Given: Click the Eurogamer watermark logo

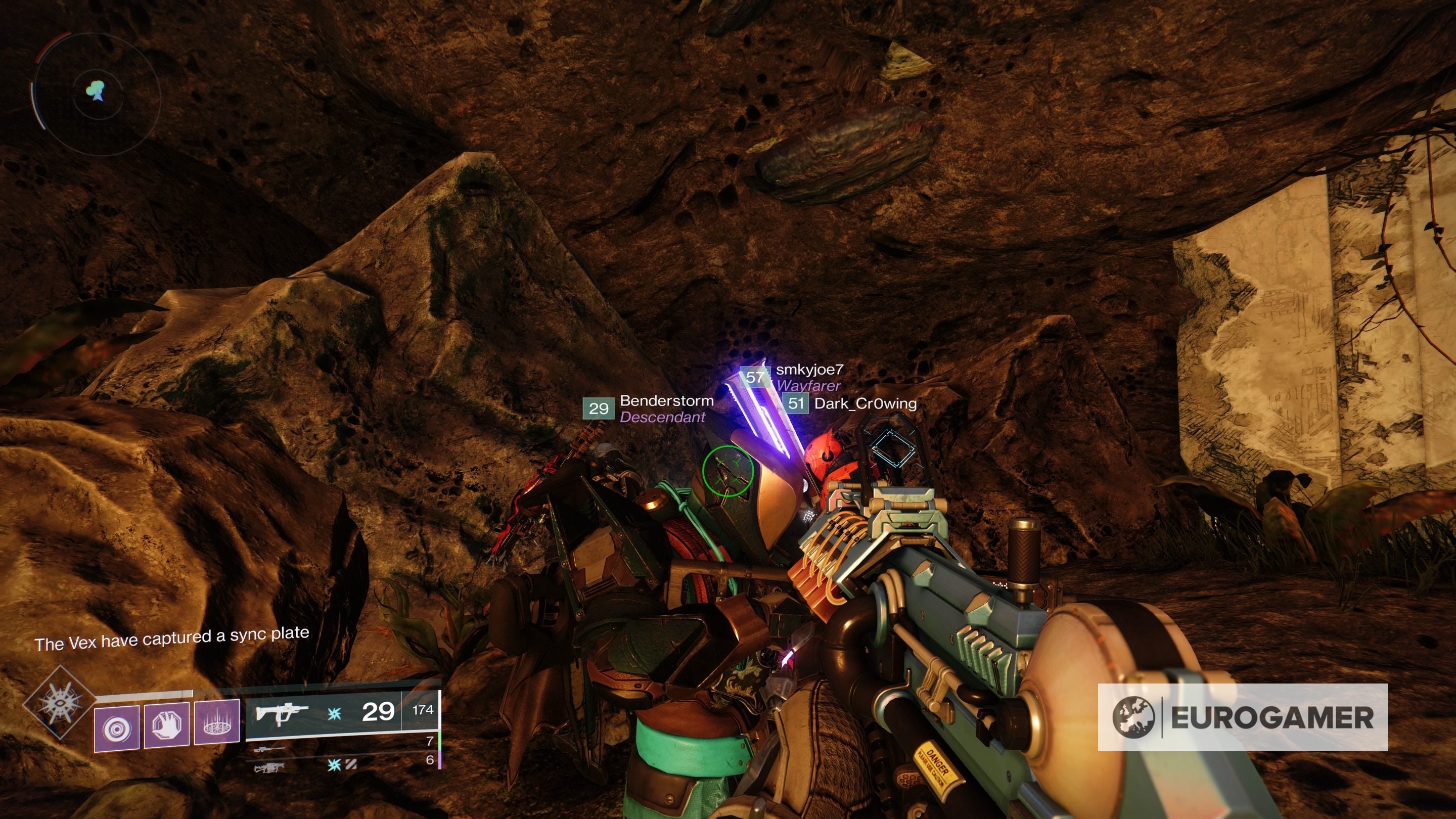Looking at the screenshot, I should coord(1242,718).
